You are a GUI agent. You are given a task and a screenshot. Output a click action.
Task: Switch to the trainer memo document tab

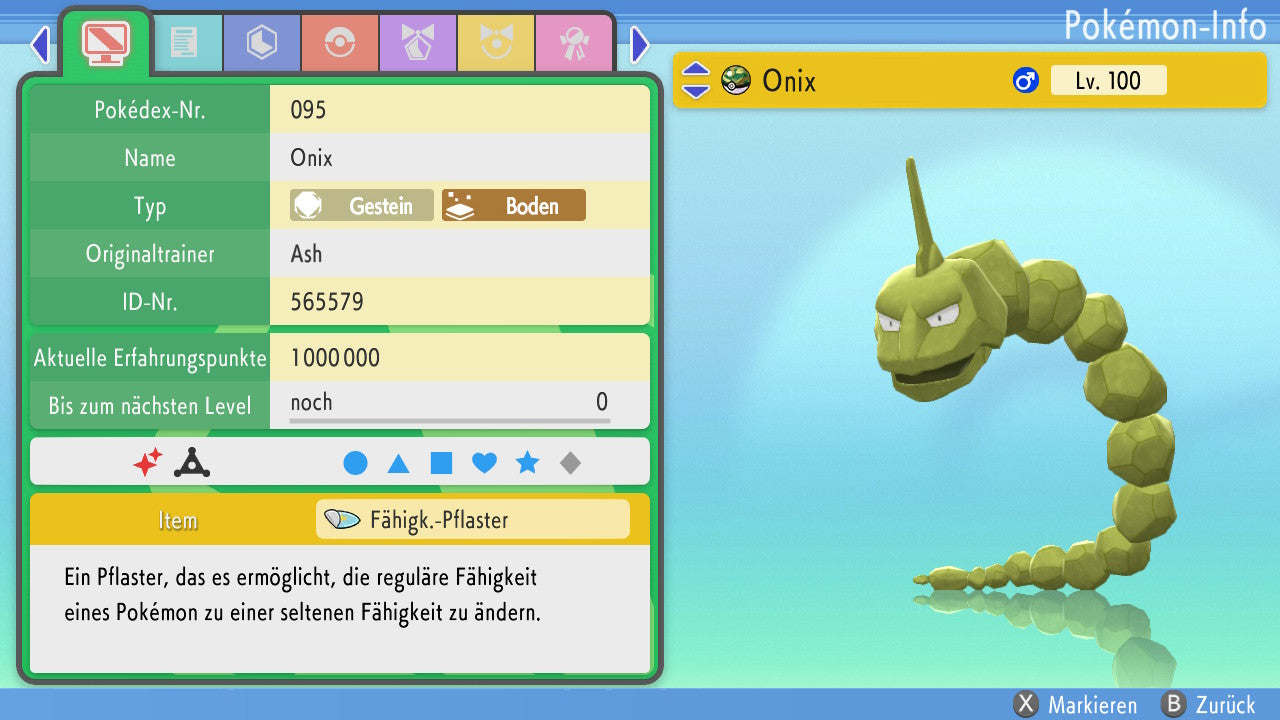(183, 43)
